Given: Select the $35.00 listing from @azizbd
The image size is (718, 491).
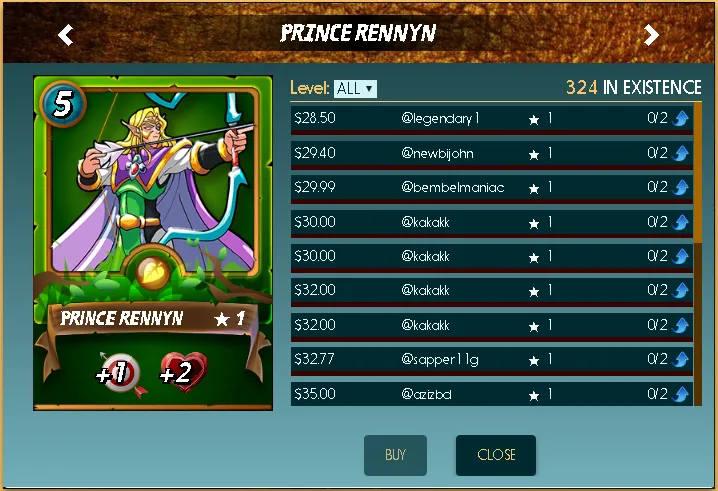Looking at the screenshot, I should click(x=490, y=393).
